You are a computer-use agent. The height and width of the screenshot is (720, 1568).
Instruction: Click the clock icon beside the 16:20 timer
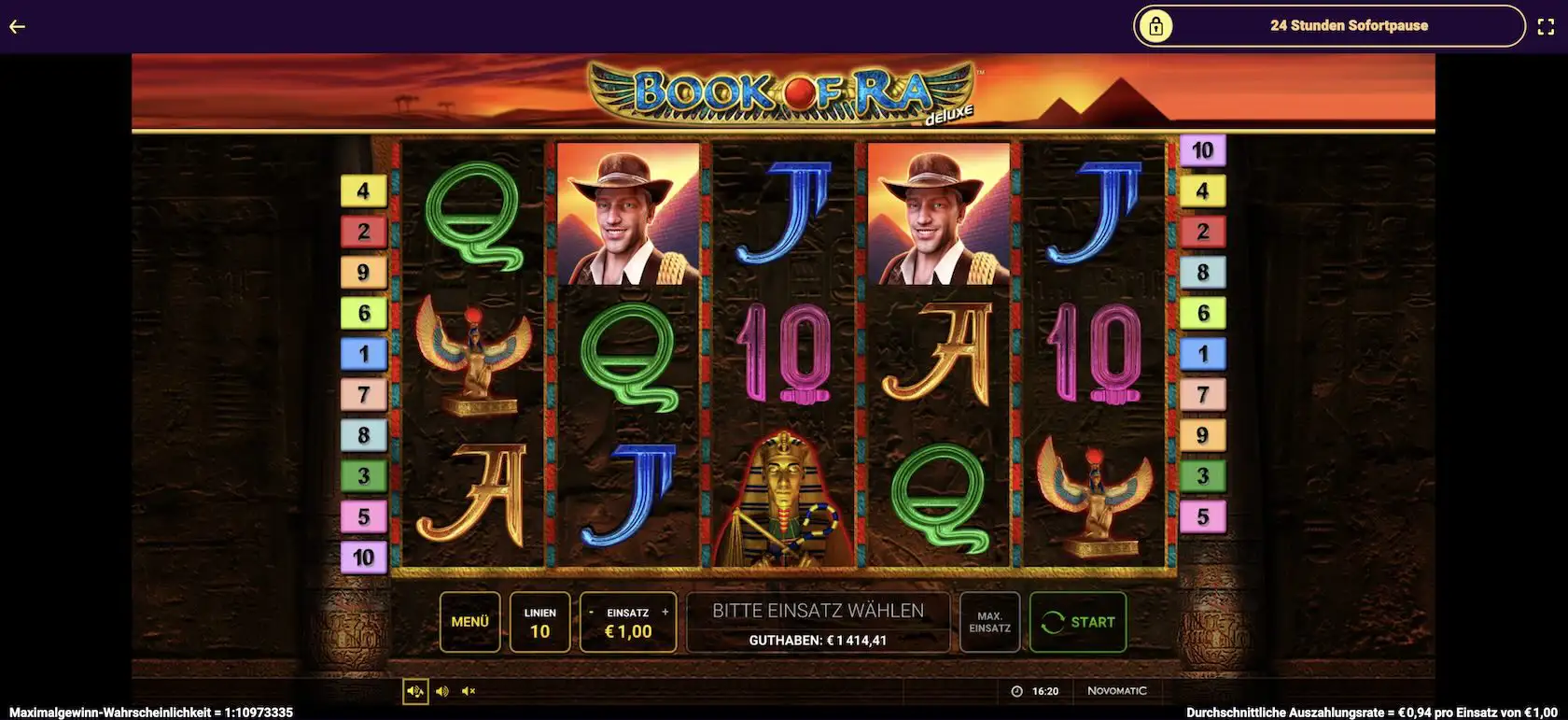pyautogui.click(x=1016, y=691)
